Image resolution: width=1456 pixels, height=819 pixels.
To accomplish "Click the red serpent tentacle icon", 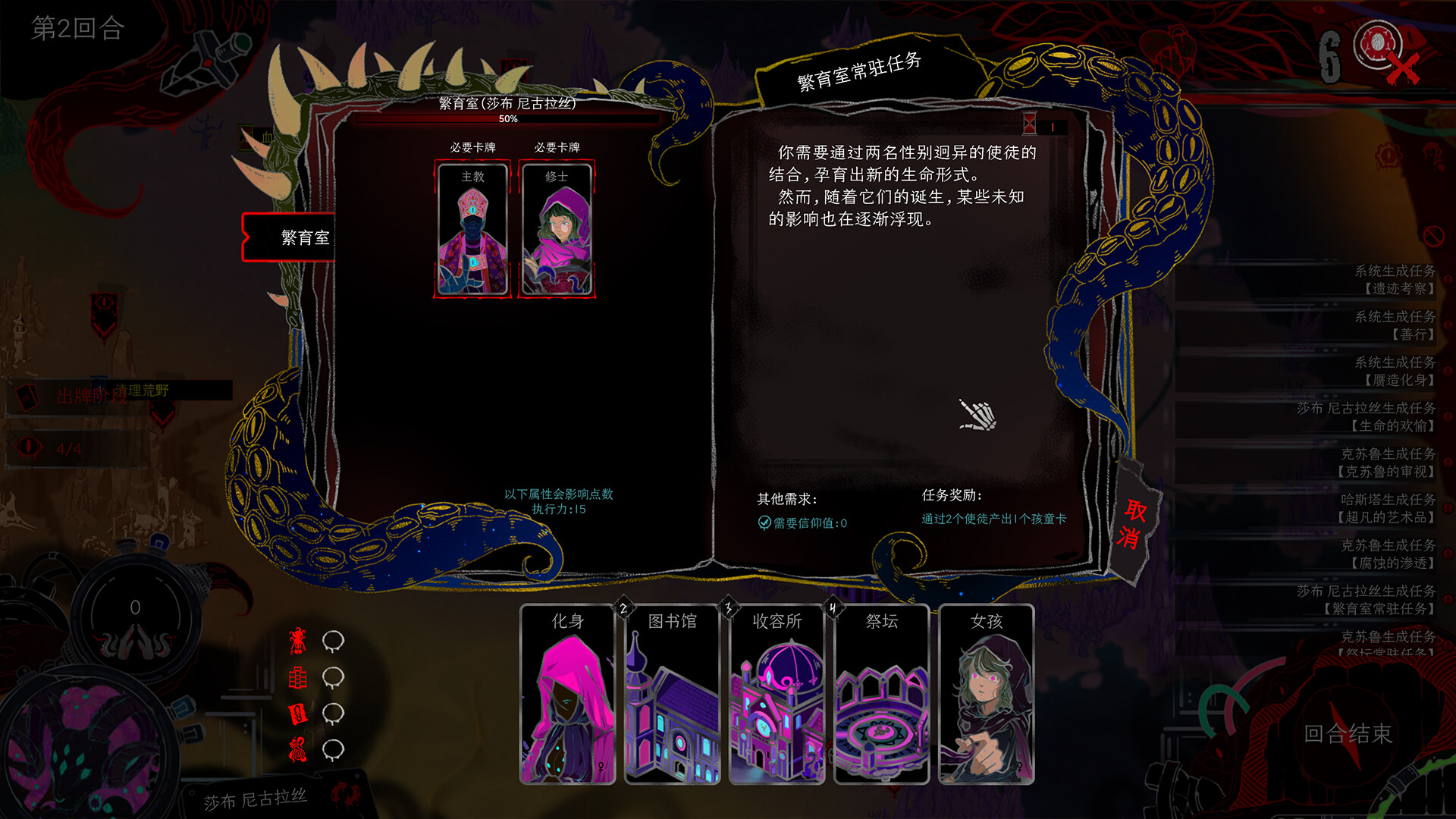I will tap(298, 749).
